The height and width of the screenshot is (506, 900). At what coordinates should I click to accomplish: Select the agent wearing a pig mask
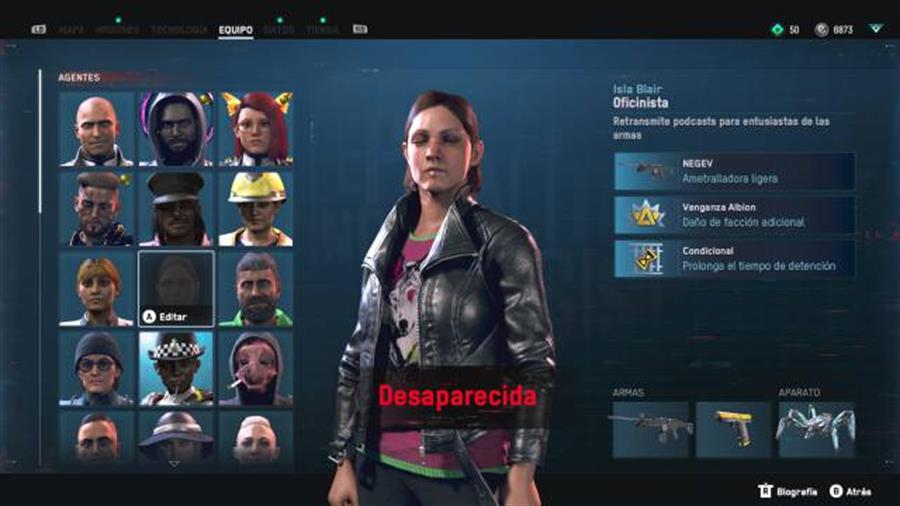point(256,368)
